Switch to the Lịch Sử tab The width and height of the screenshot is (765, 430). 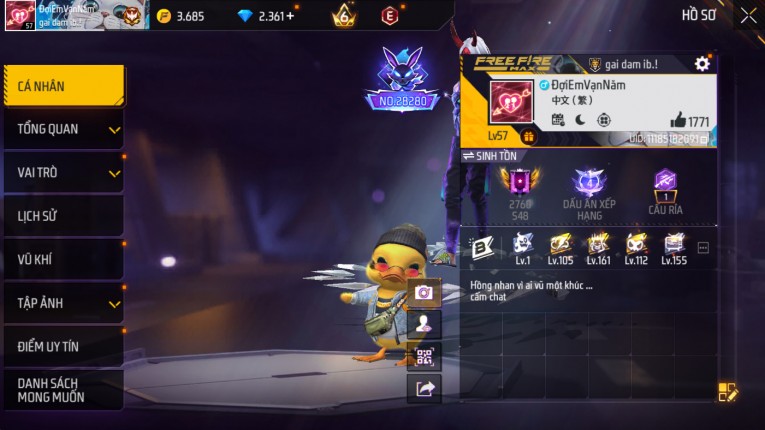click(x=63, y=216)
